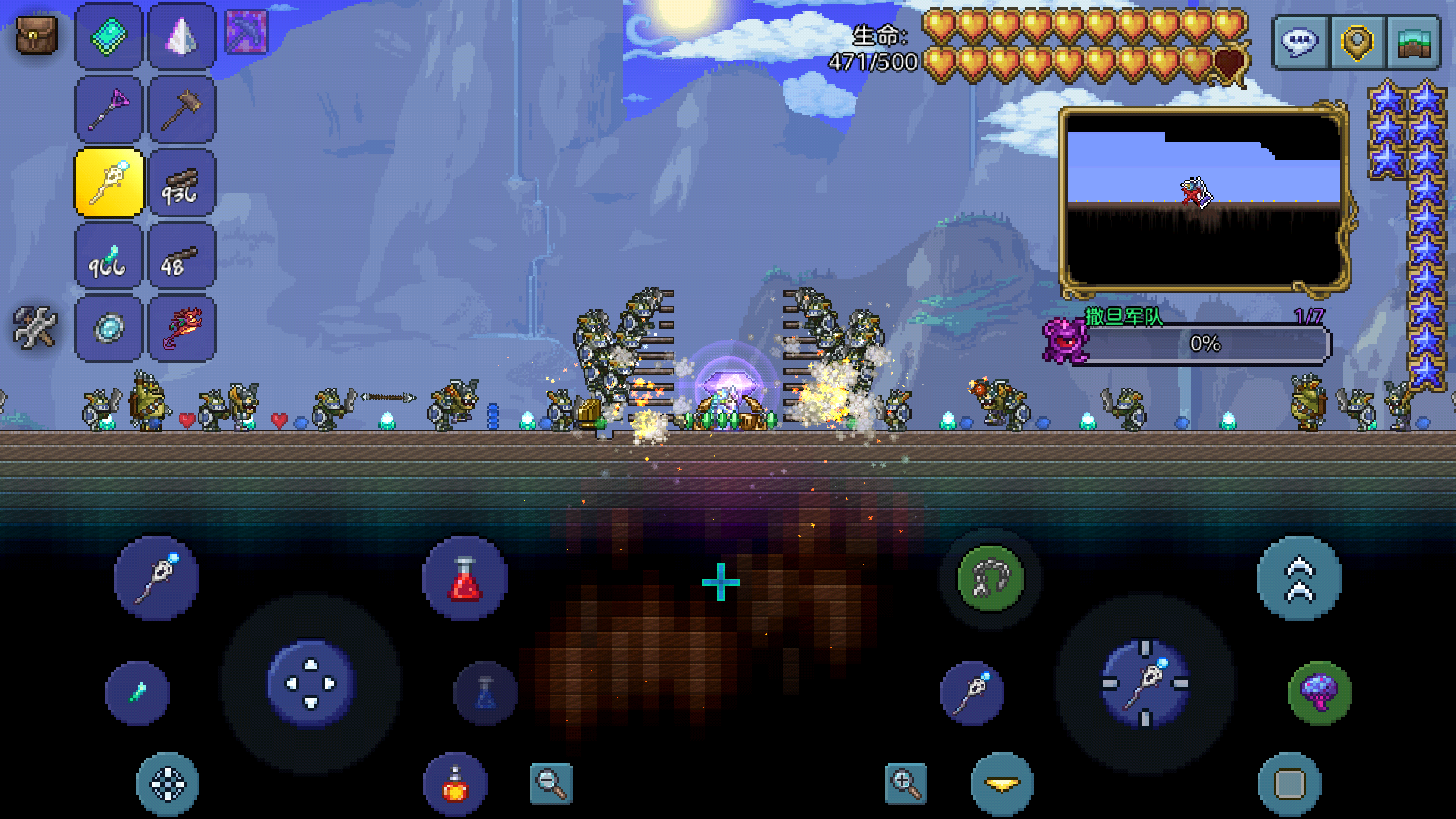Screen dimensions: 1456x819
Task: Open crossed tools settings button
Action: tap(35, 328)
